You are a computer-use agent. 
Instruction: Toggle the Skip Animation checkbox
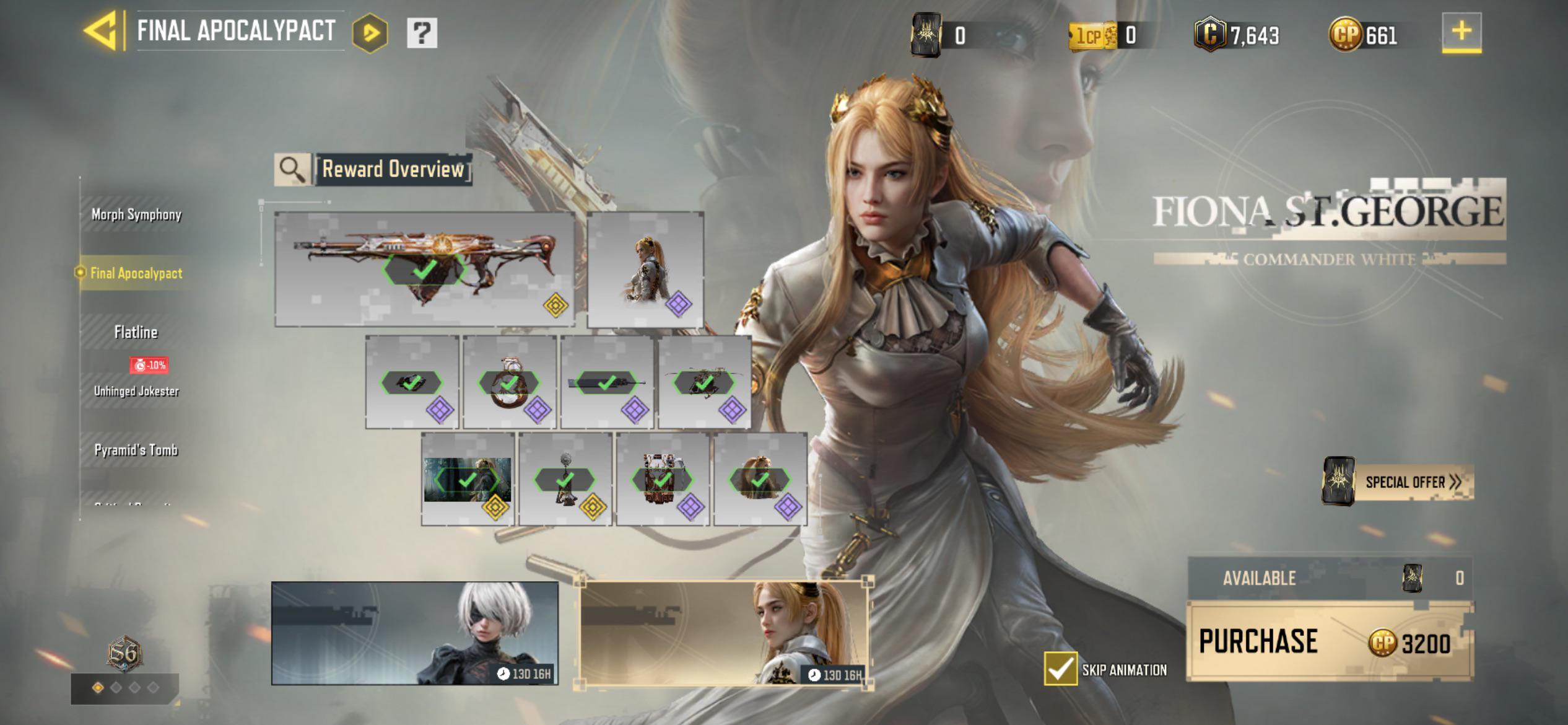[1060, 669]
